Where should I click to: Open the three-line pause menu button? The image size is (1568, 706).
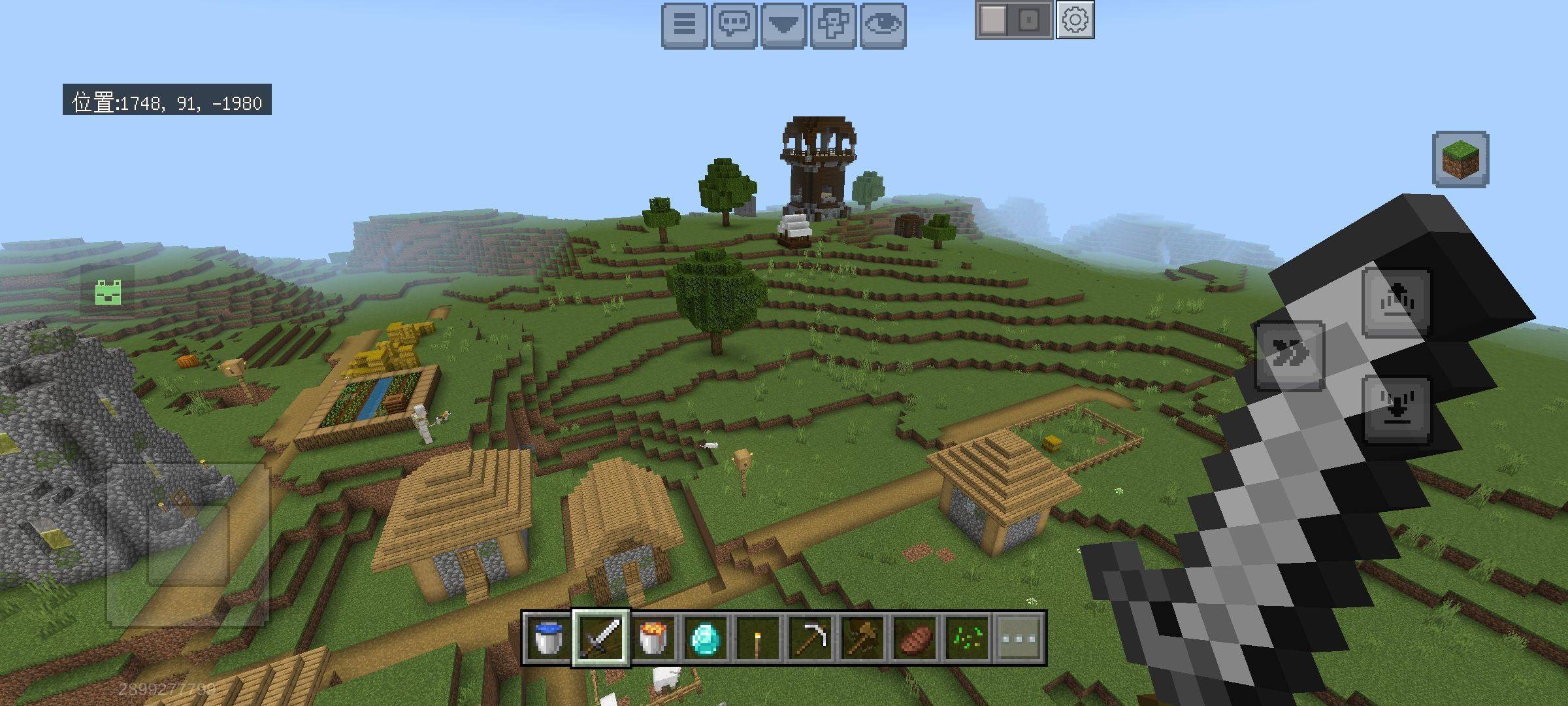pyautogui.click(x=684, y=25)
